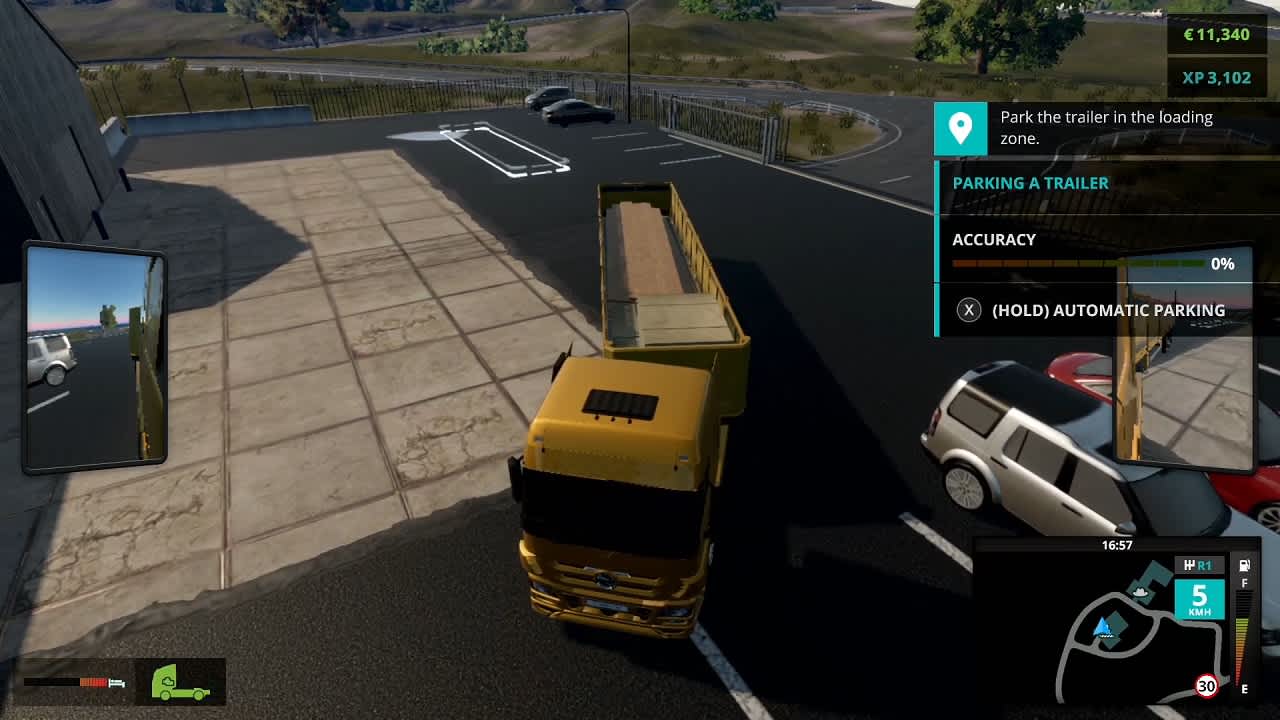Screen dimensions: 1280x720
Task: Click the teal location pin objective icon
Action: point(960,128)
